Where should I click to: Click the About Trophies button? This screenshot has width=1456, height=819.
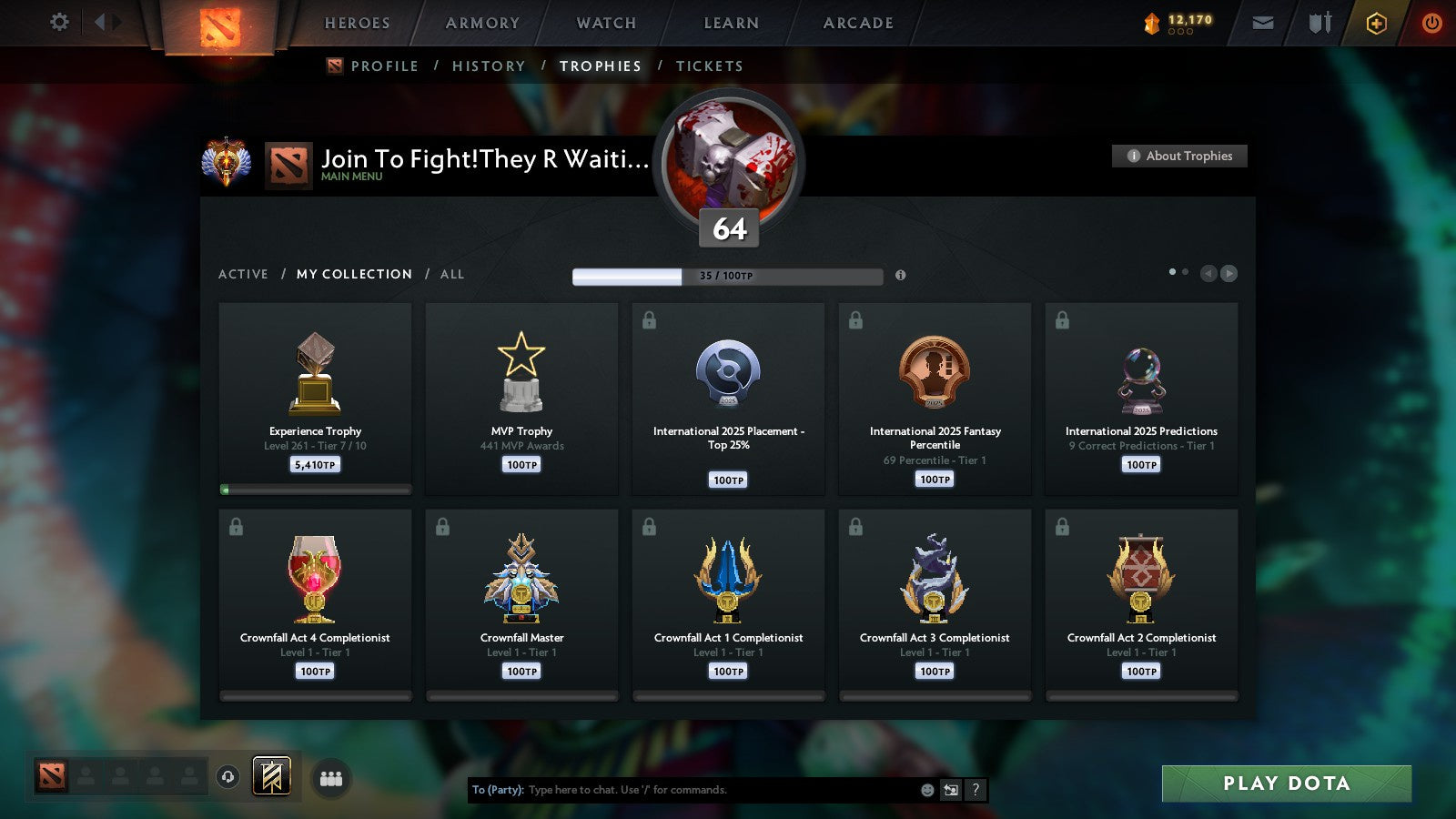(x=1178, y=156)
